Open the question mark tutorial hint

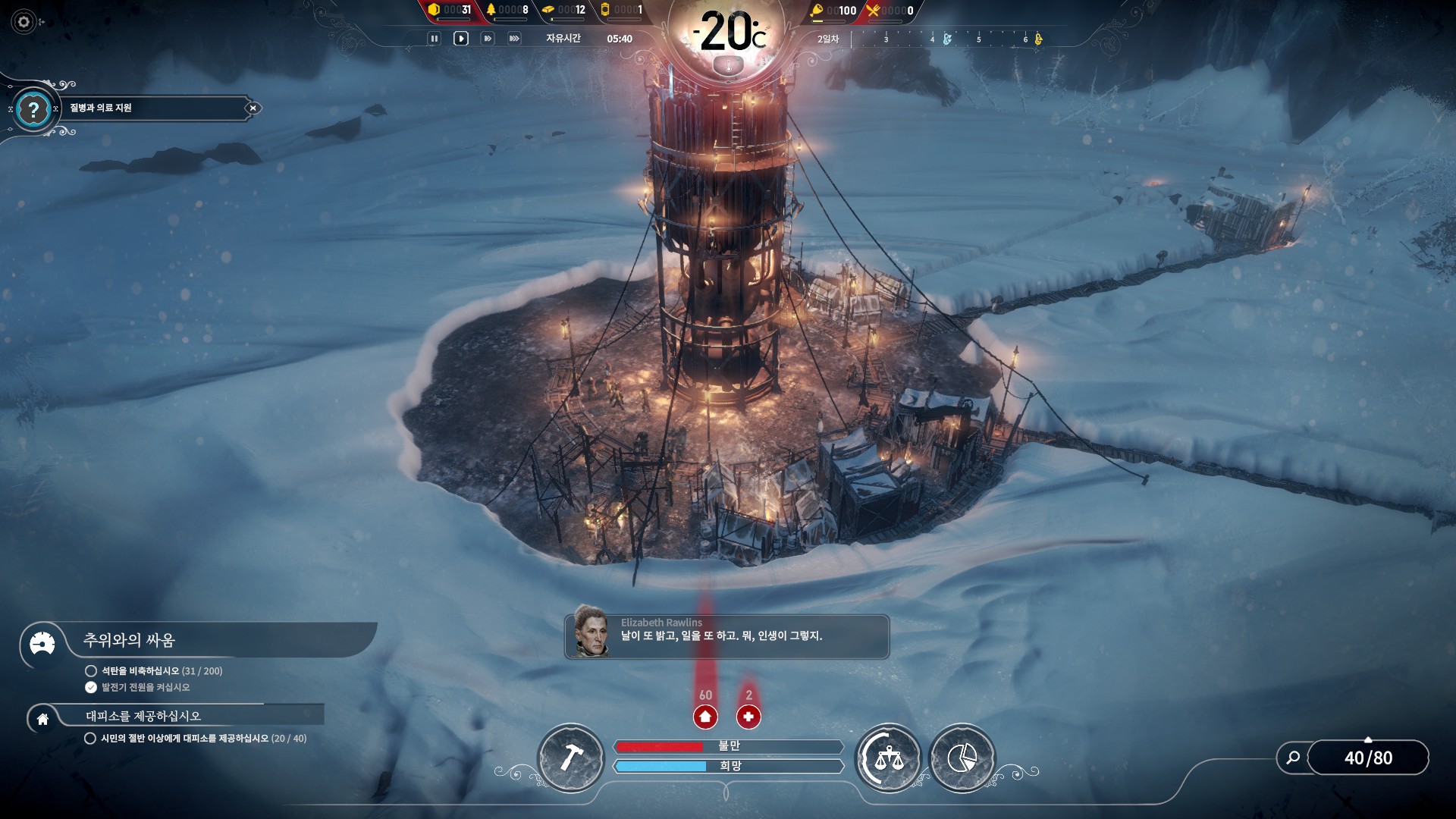coord(33,110)
